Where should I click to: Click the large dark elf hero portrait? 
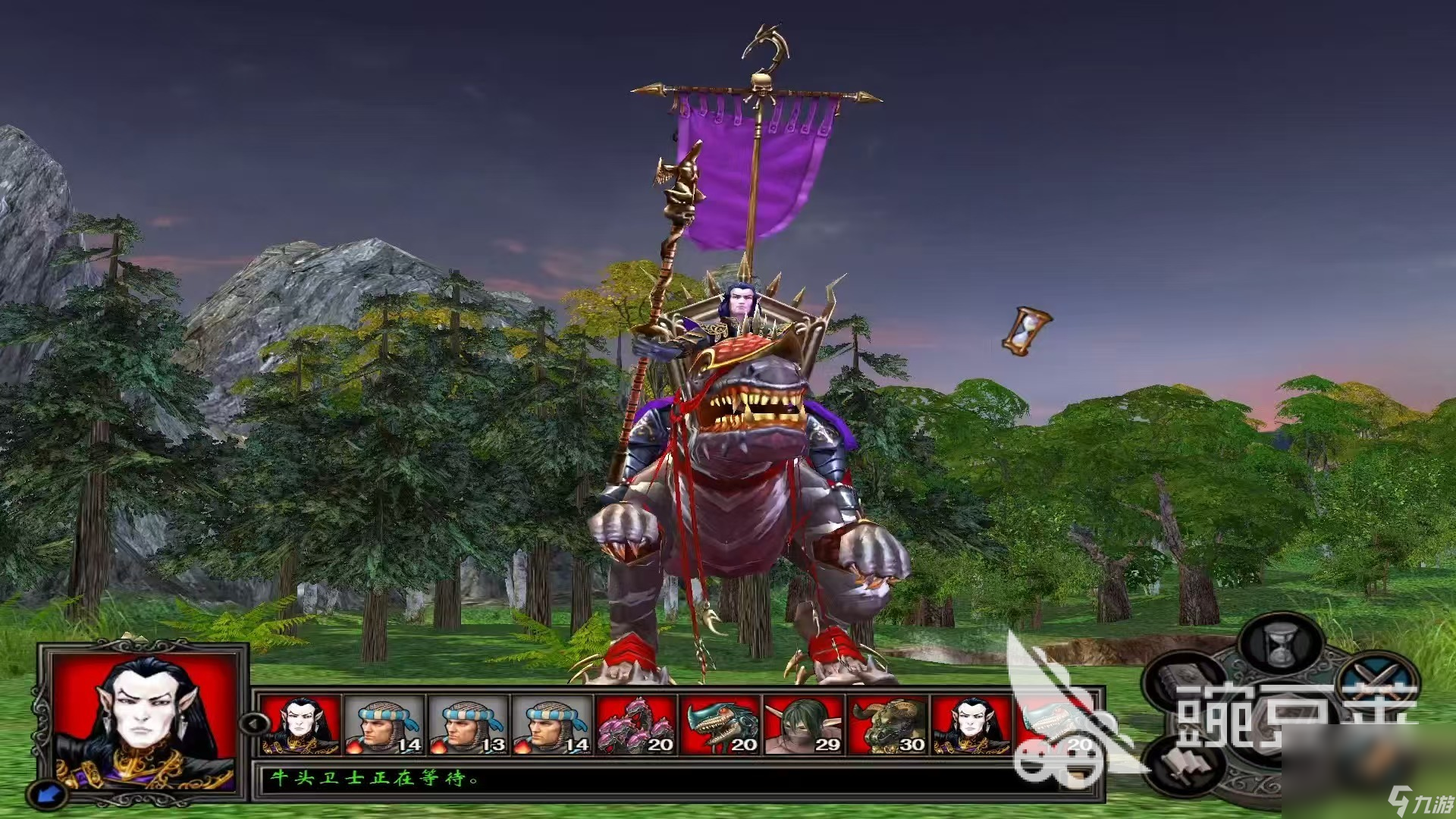(x=145, y=716)
